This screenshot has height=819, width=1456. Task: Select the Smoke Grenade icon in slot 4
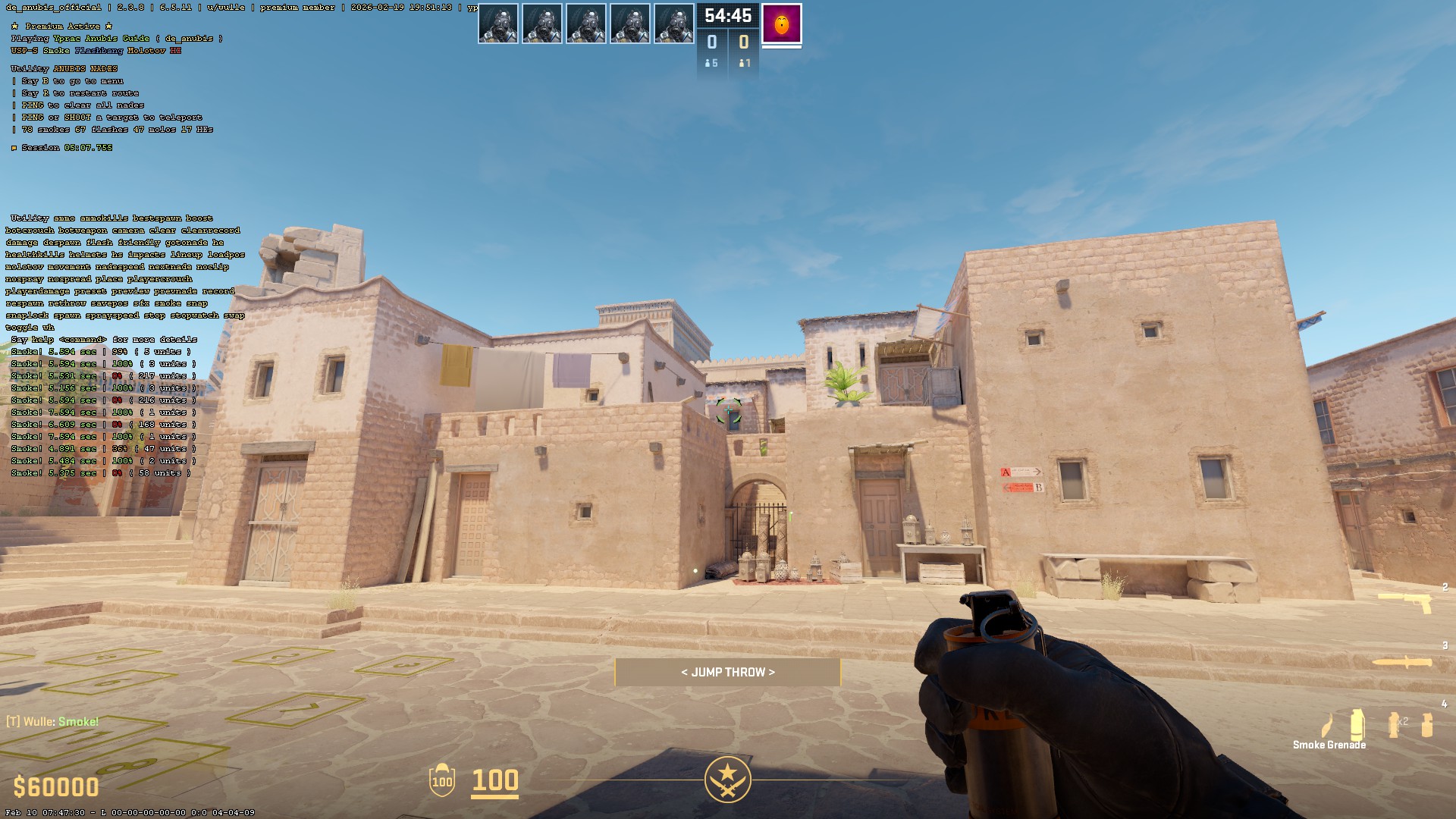click(x=1357, y=723)
